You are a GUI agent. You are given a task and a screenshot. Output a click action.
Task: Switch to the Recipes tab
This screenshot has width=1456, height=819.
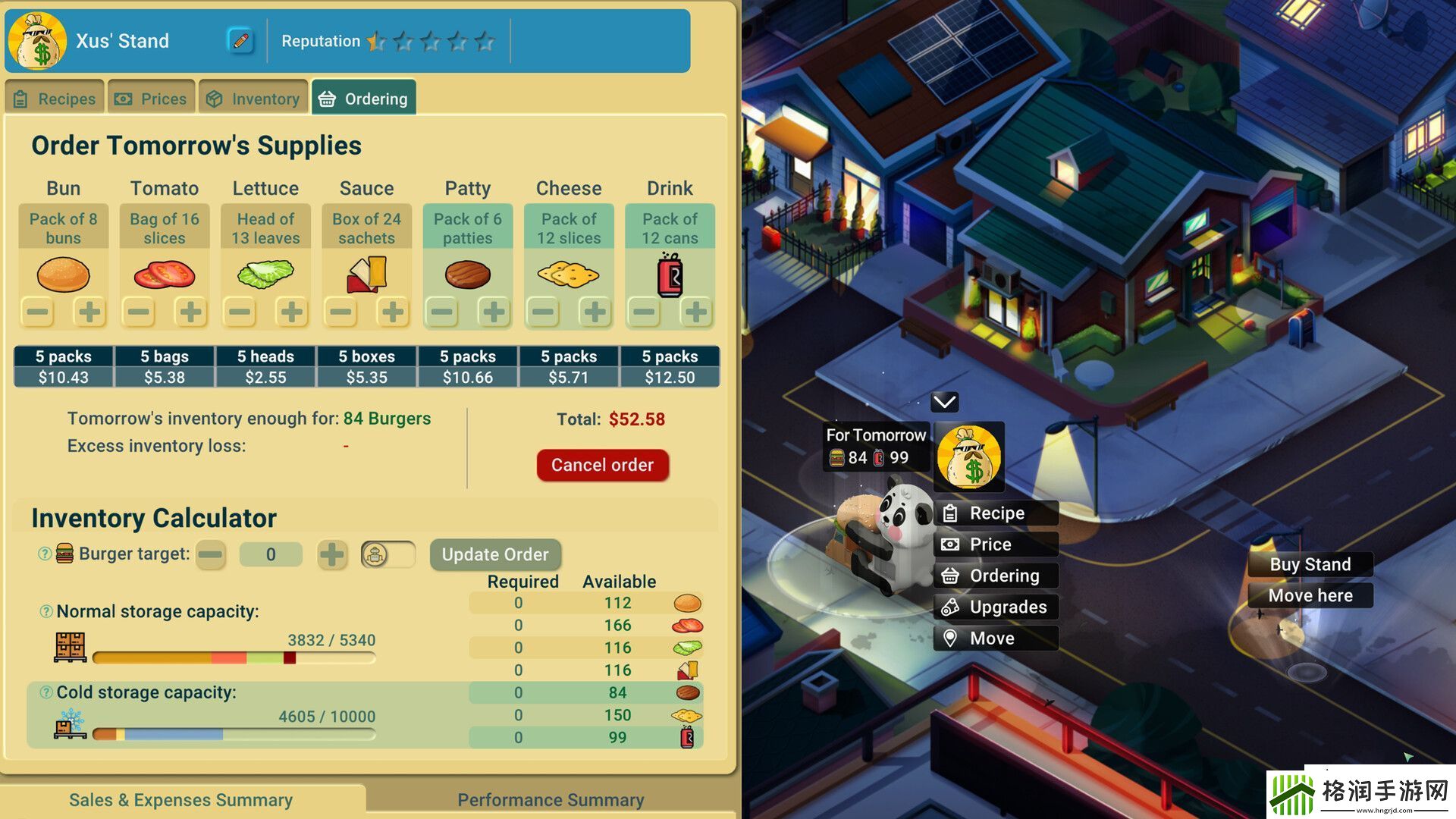tap(55, 99)
